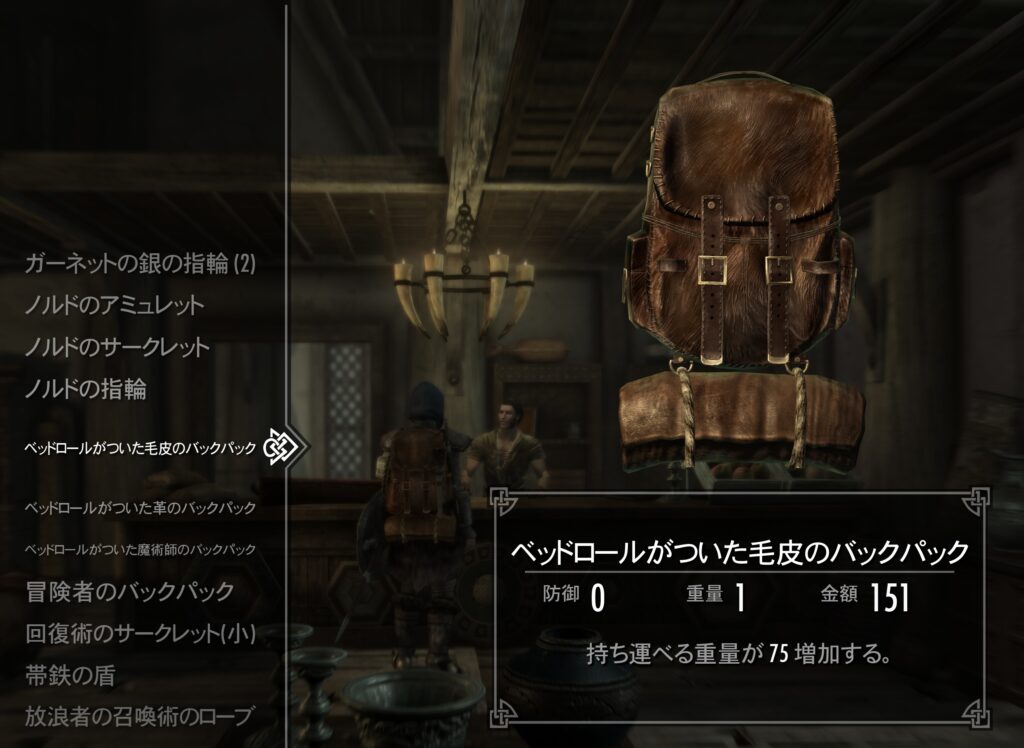
Task: Choose ノルドのアミュレット from the list
Action: click(115, 305)
